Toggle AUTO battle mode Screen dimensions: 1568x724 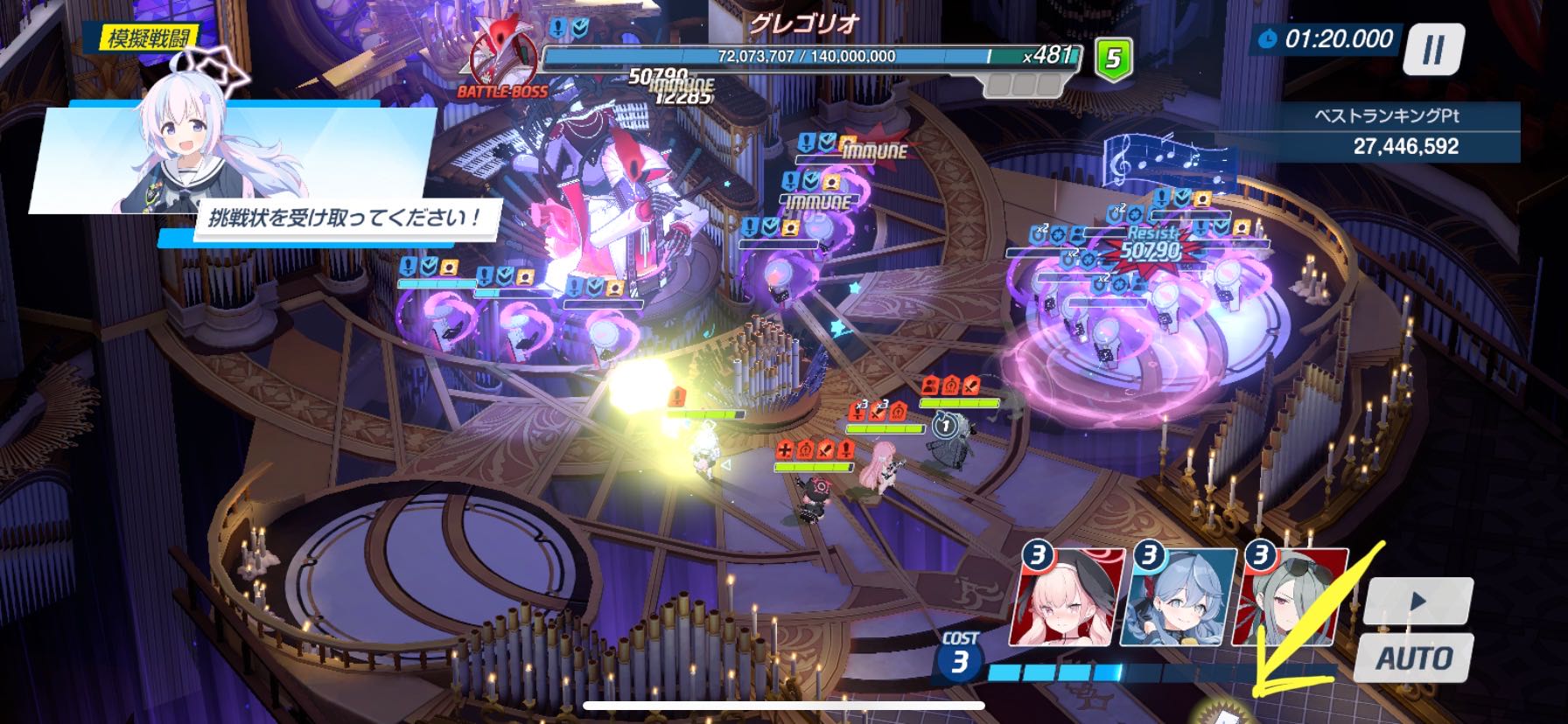(1414, 658)
